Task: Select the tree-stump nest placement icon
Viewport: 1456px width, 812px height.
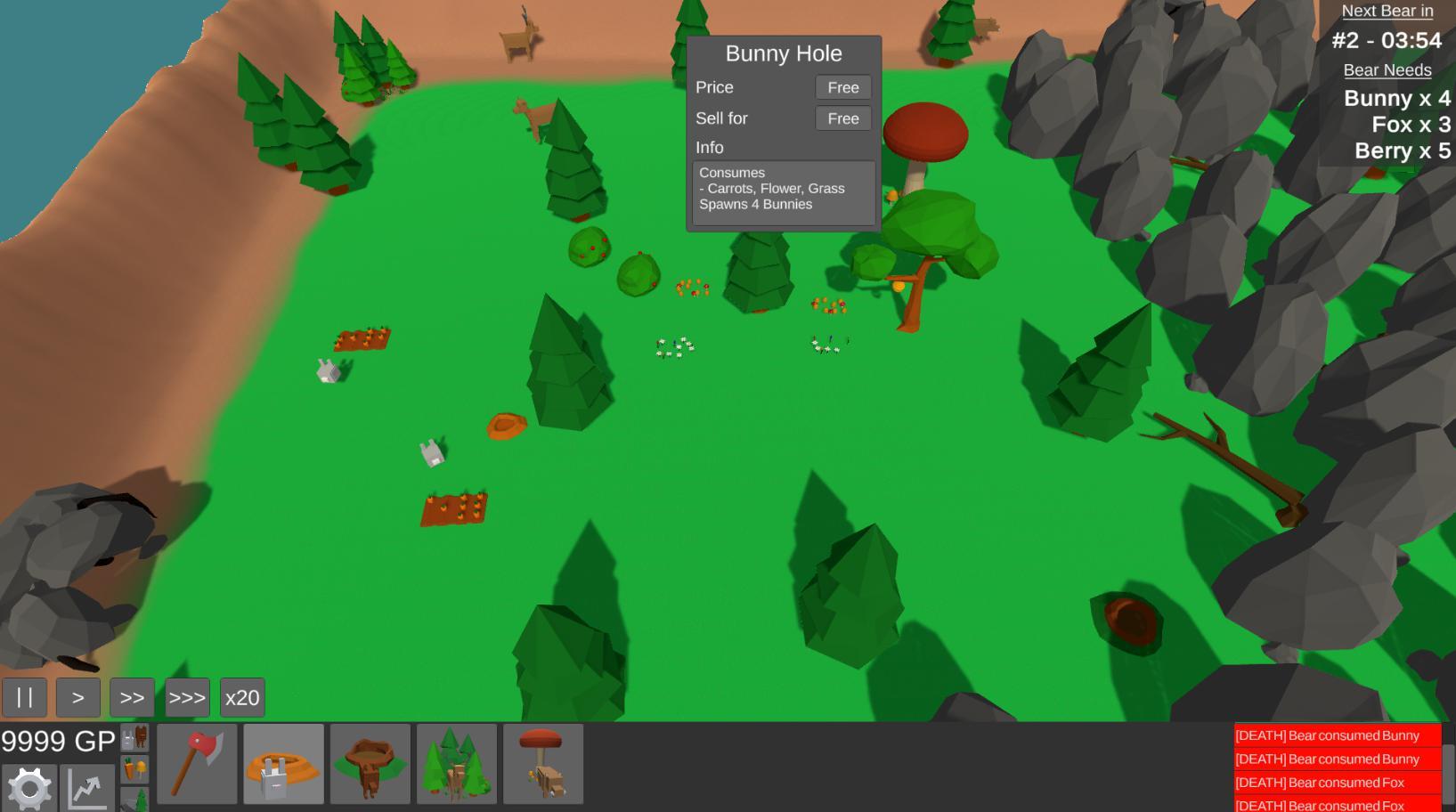Action: point(370,763)
